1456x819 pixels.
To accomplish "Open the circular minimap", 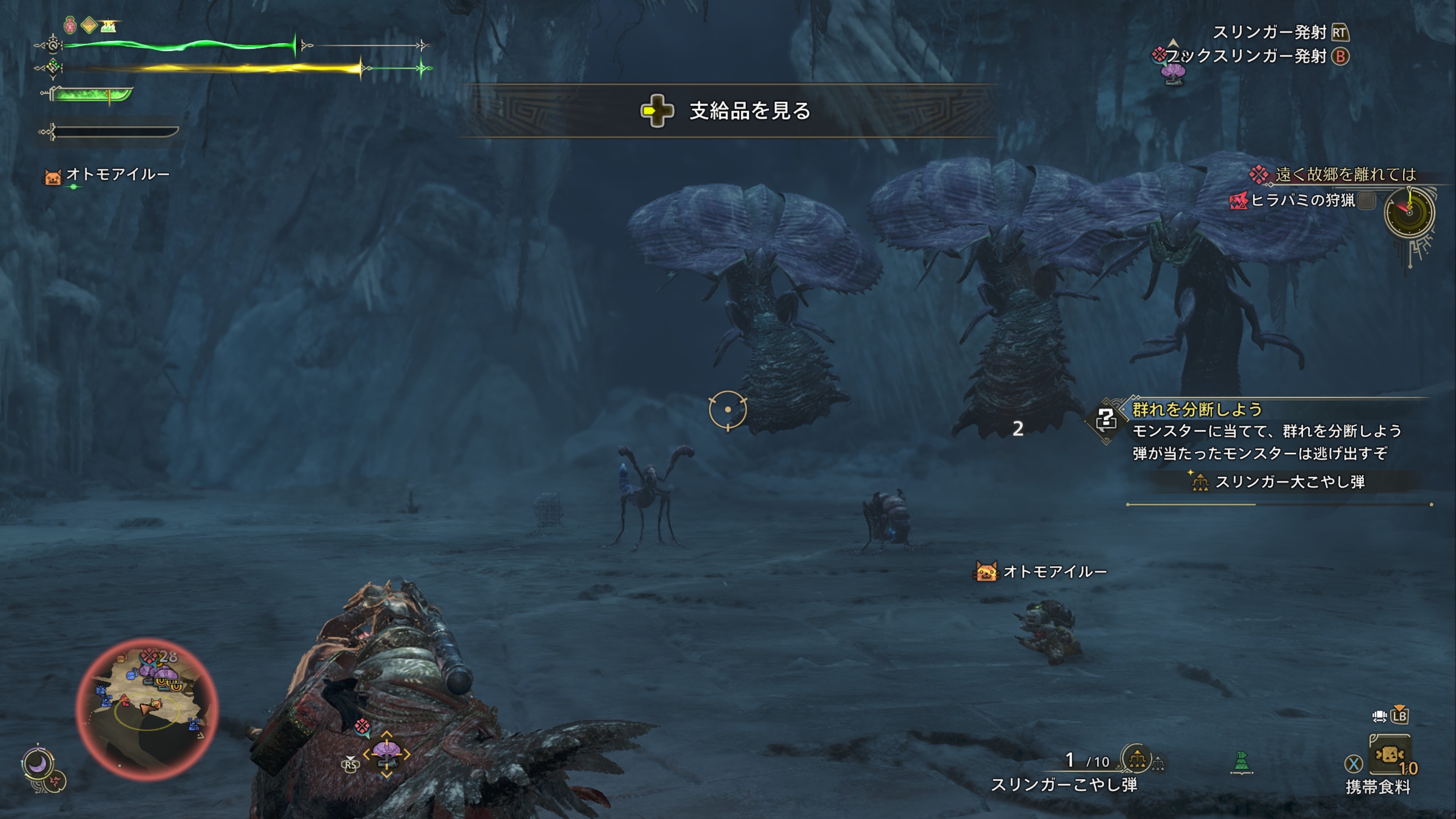I will click(147, 709).
